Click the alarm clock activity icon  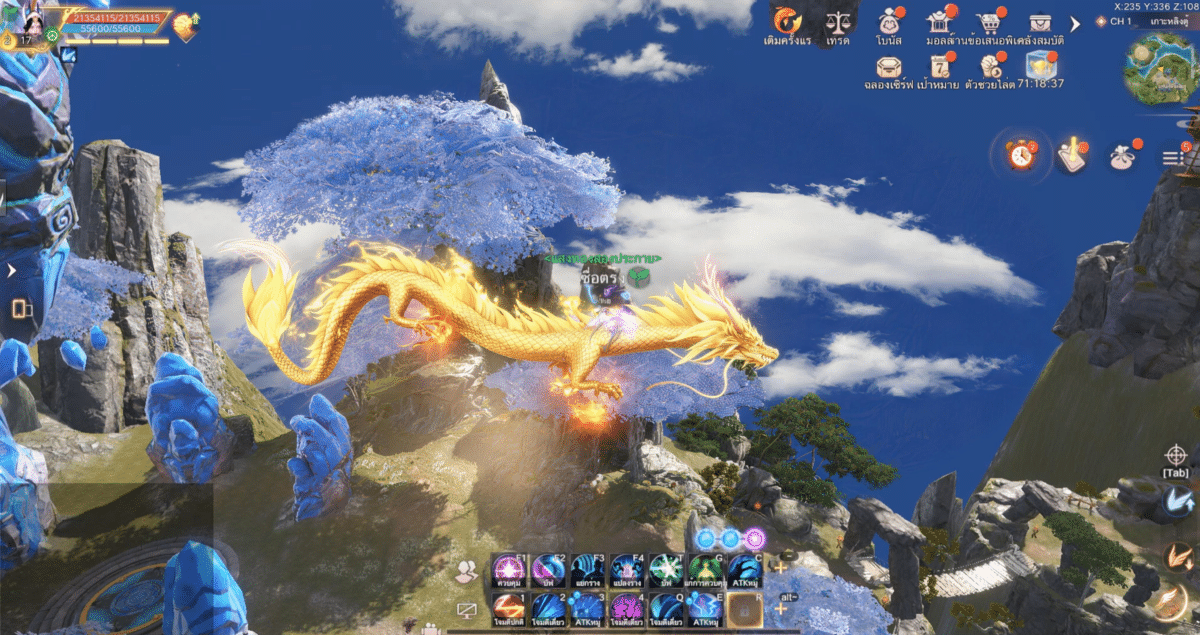pyautogui.click(x=1021, y=155)
